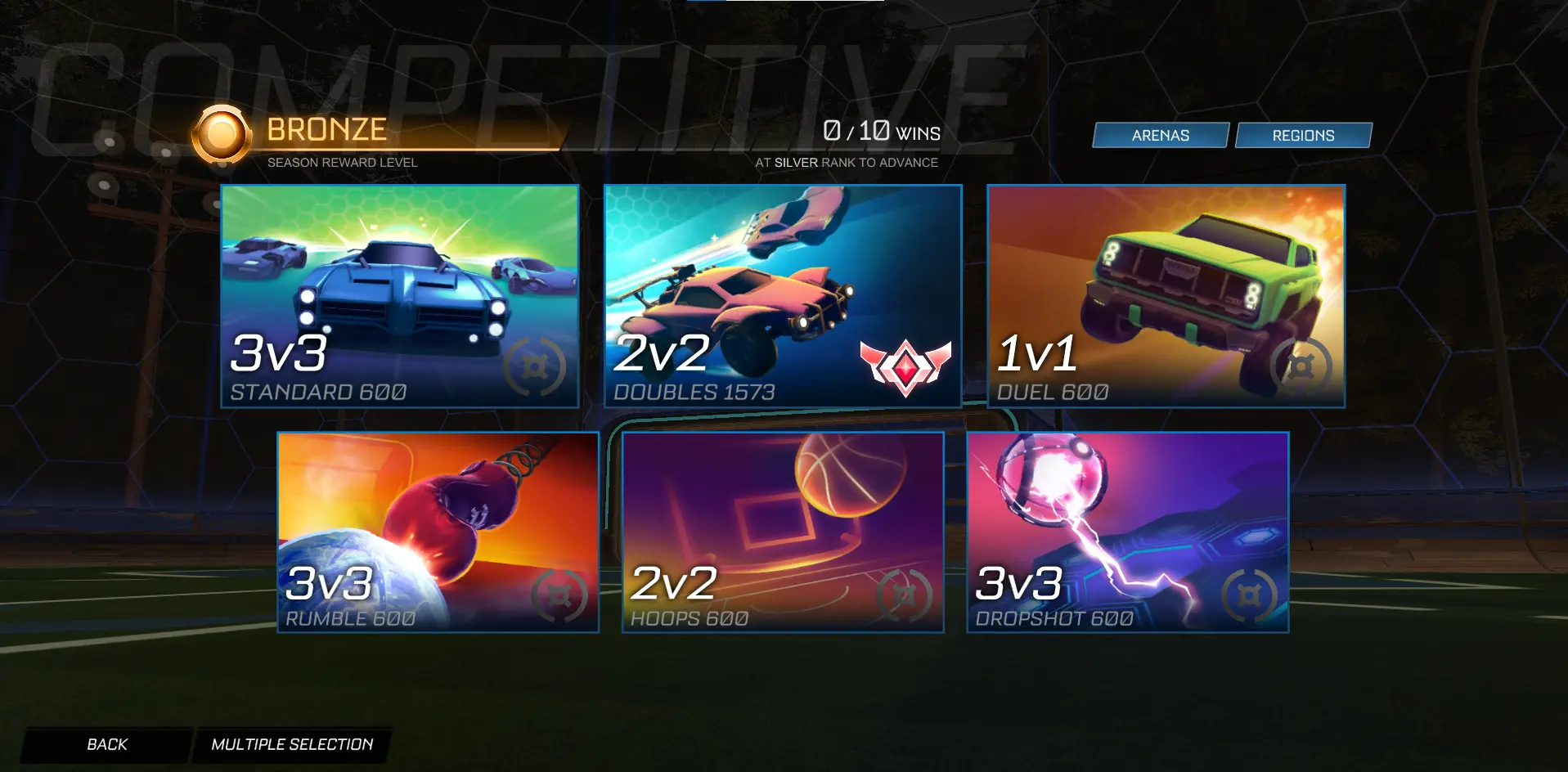Toggle selection of the 3v3 Standard playlist

click(x=400, y=294)
